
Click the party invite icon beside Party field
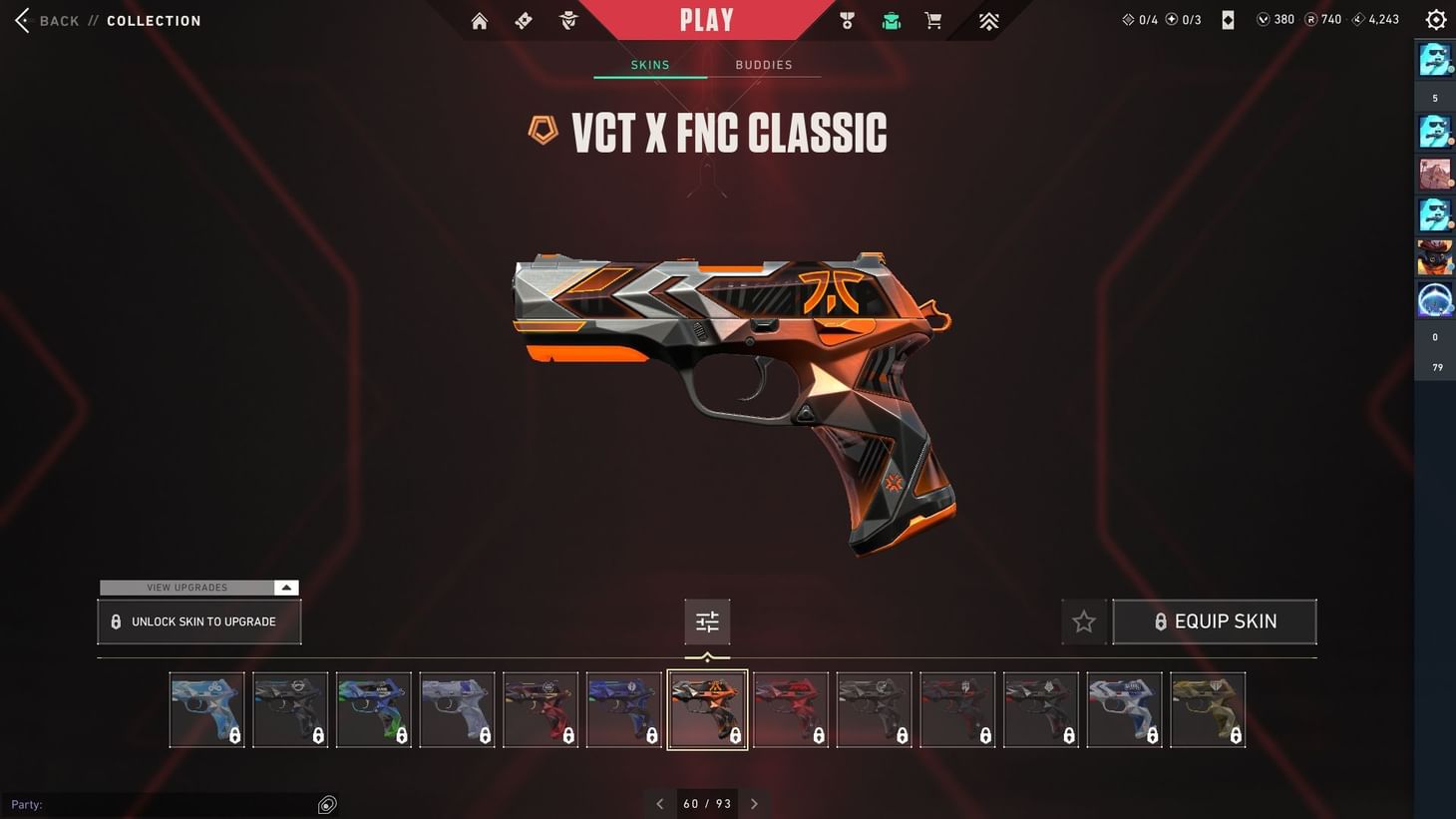[x=327, y=803]
